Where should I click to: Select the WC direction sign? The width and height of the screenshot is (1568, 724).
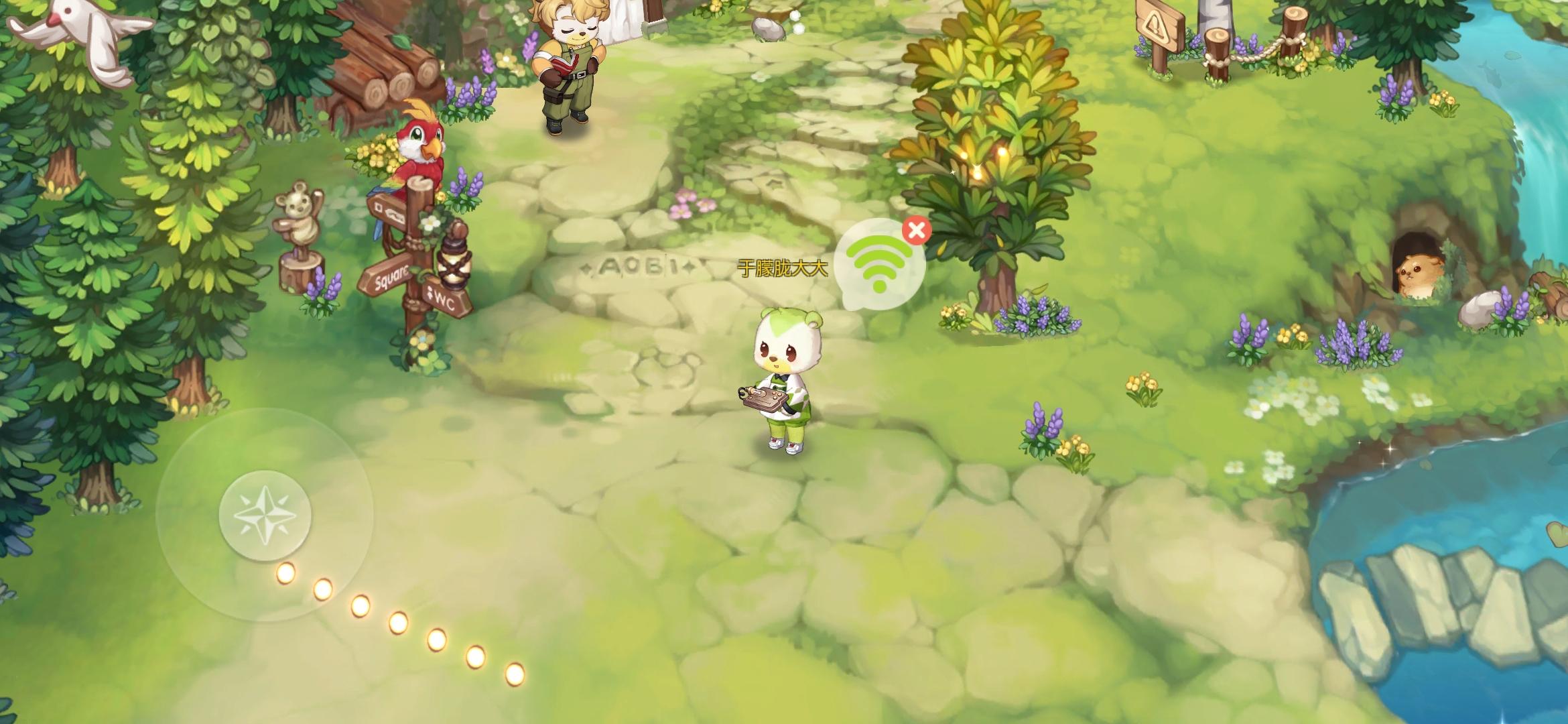point(446,301)
